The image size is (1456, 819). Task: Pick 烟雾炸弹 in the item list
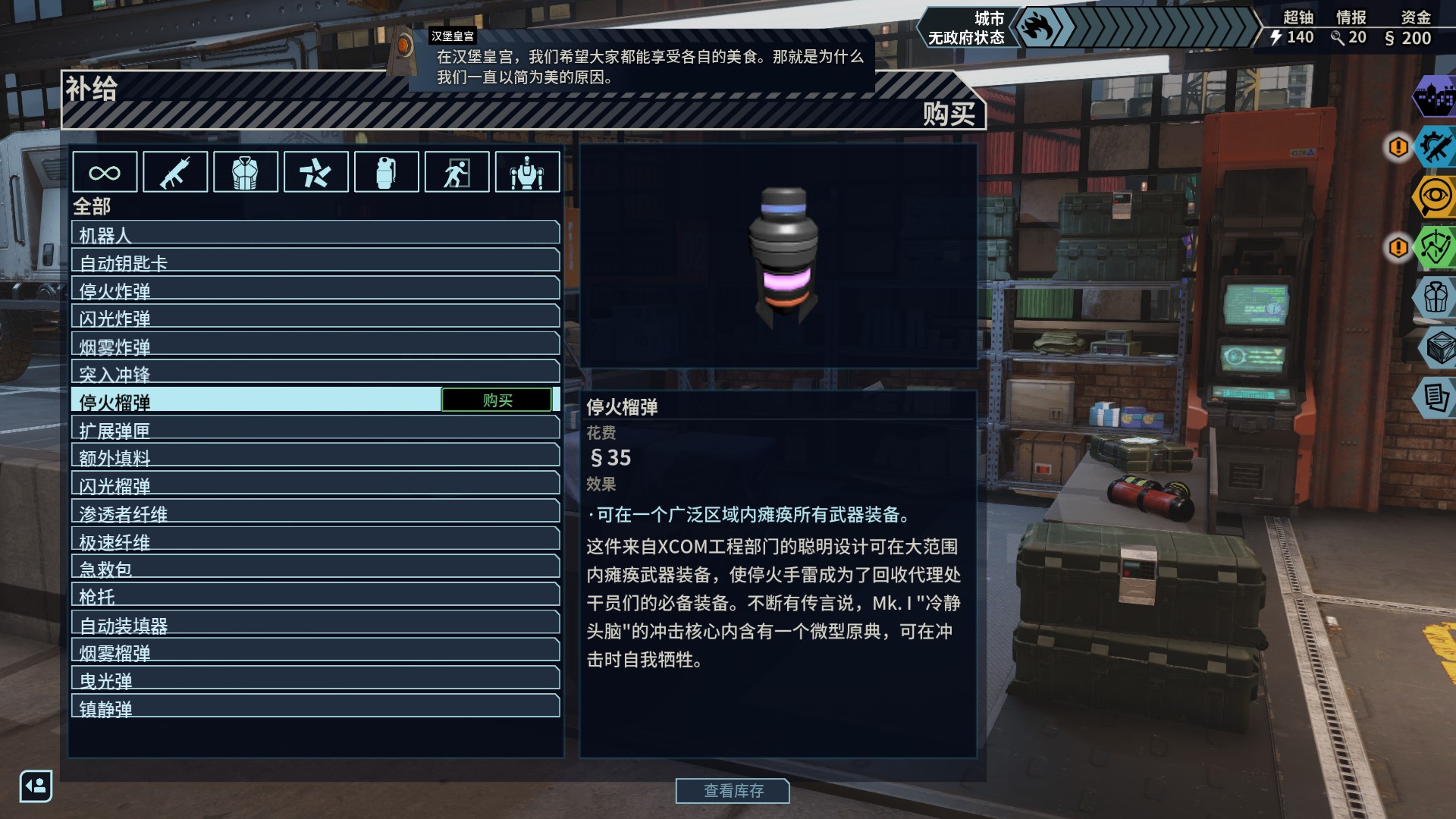(315, 345)
